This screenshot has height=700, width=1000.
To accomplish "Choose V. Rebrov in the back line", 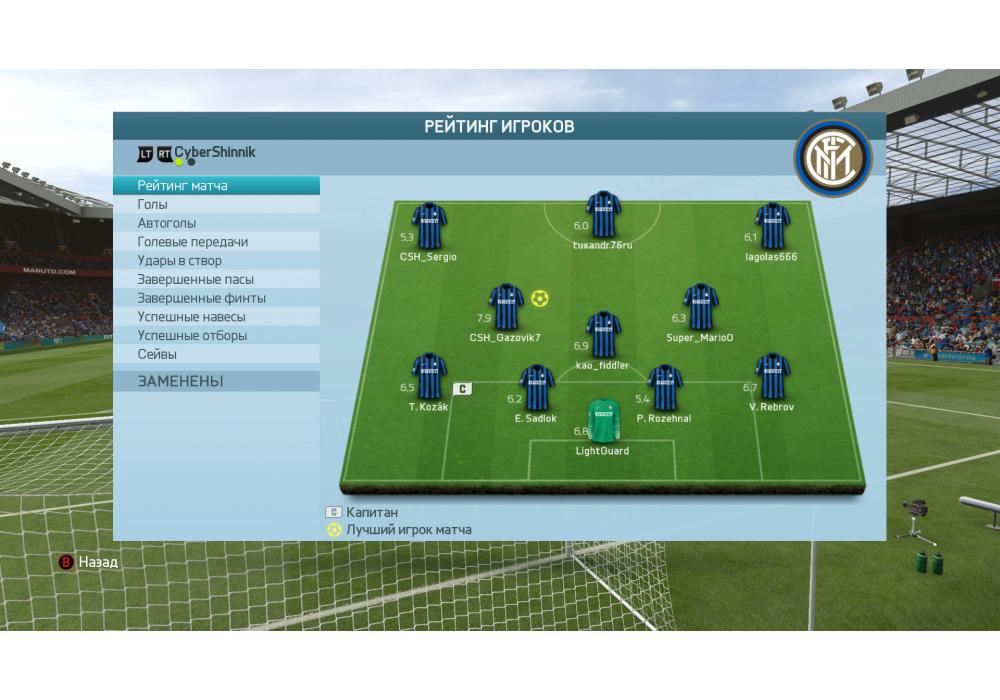I will tap(772, 377).
